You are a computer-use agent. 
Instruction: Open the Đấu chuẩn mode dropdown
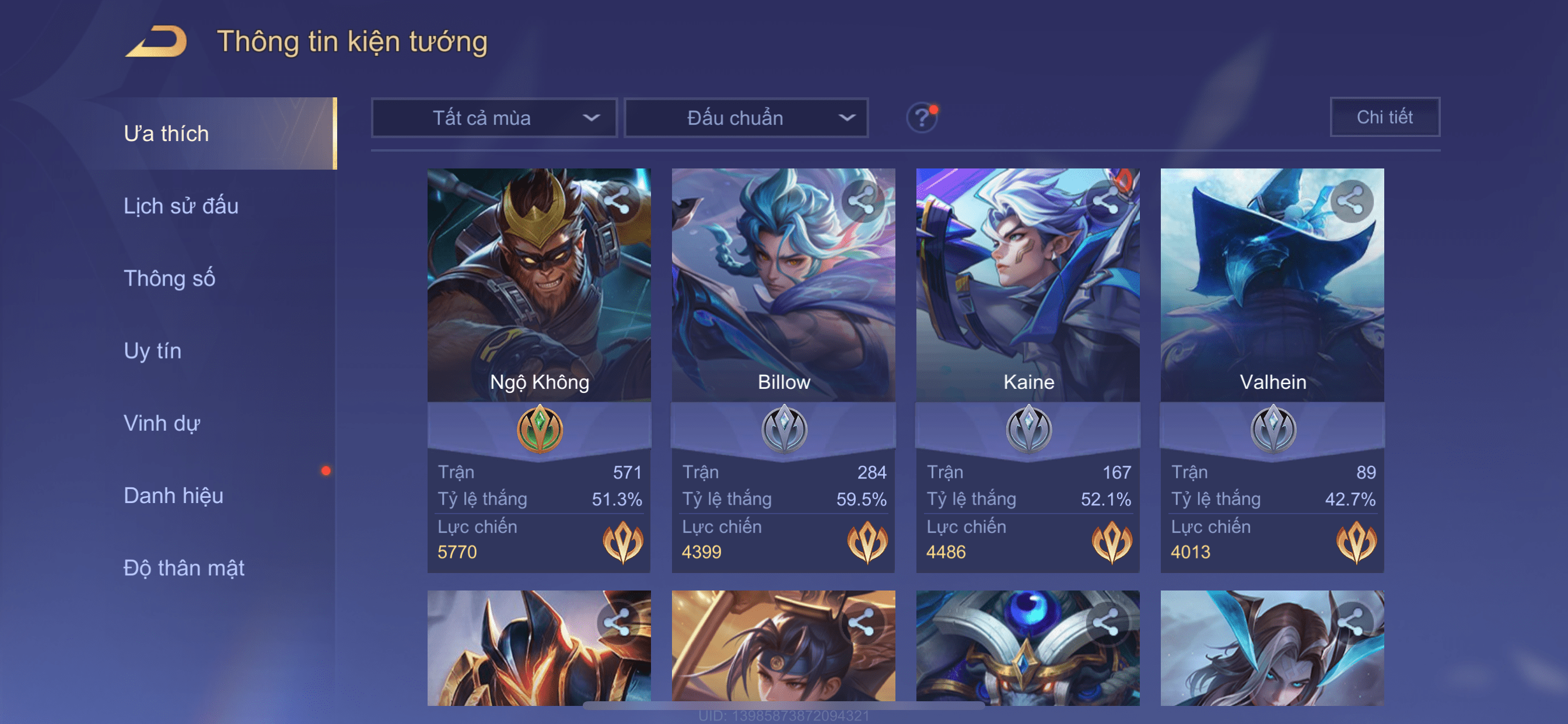(746, 118)
